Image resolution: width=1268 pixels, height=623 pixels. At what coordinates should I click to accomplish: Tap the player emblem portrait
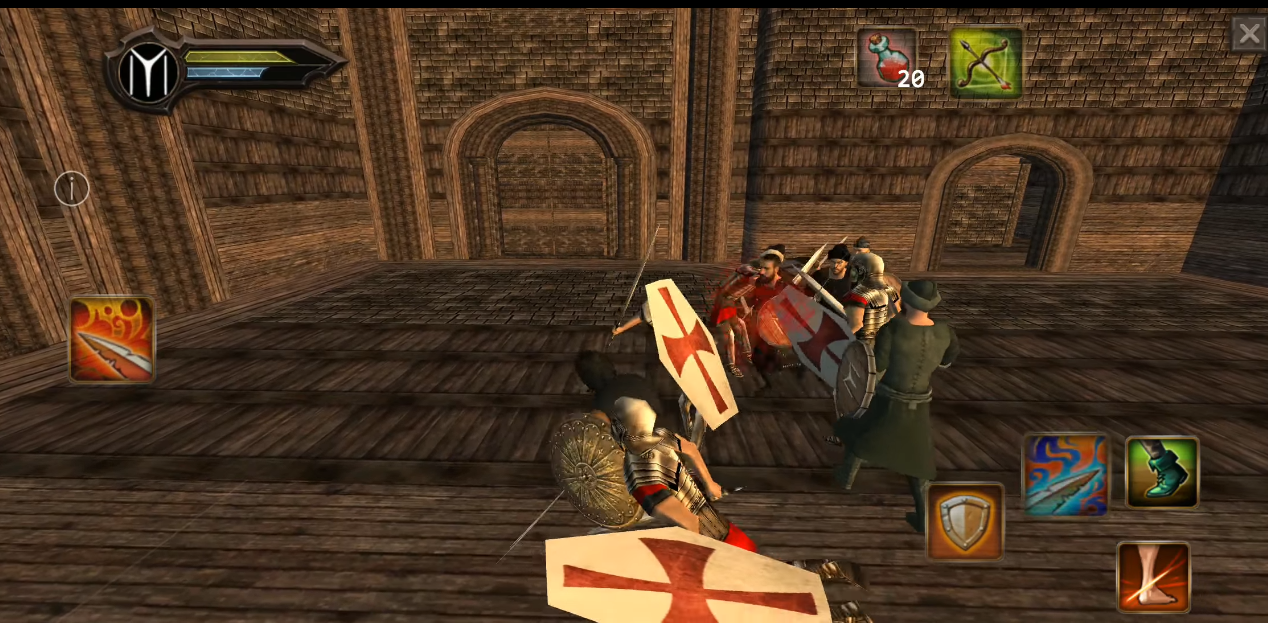coord(149,72)
